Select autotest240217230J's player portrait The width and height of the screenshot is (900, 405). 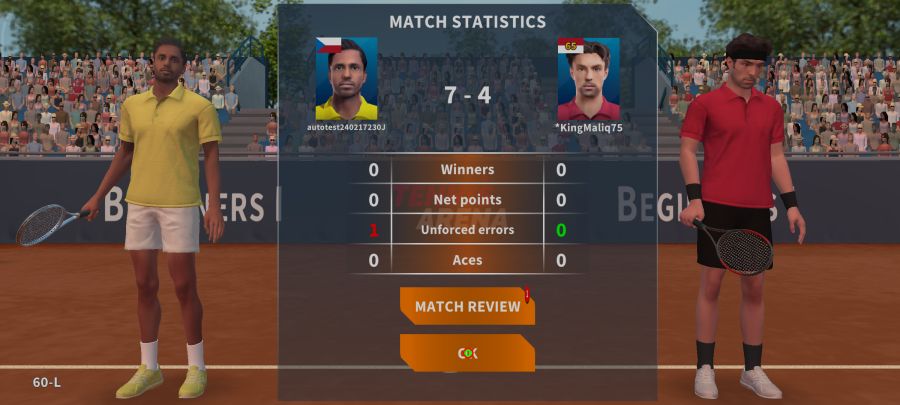[x=347, y=78]
